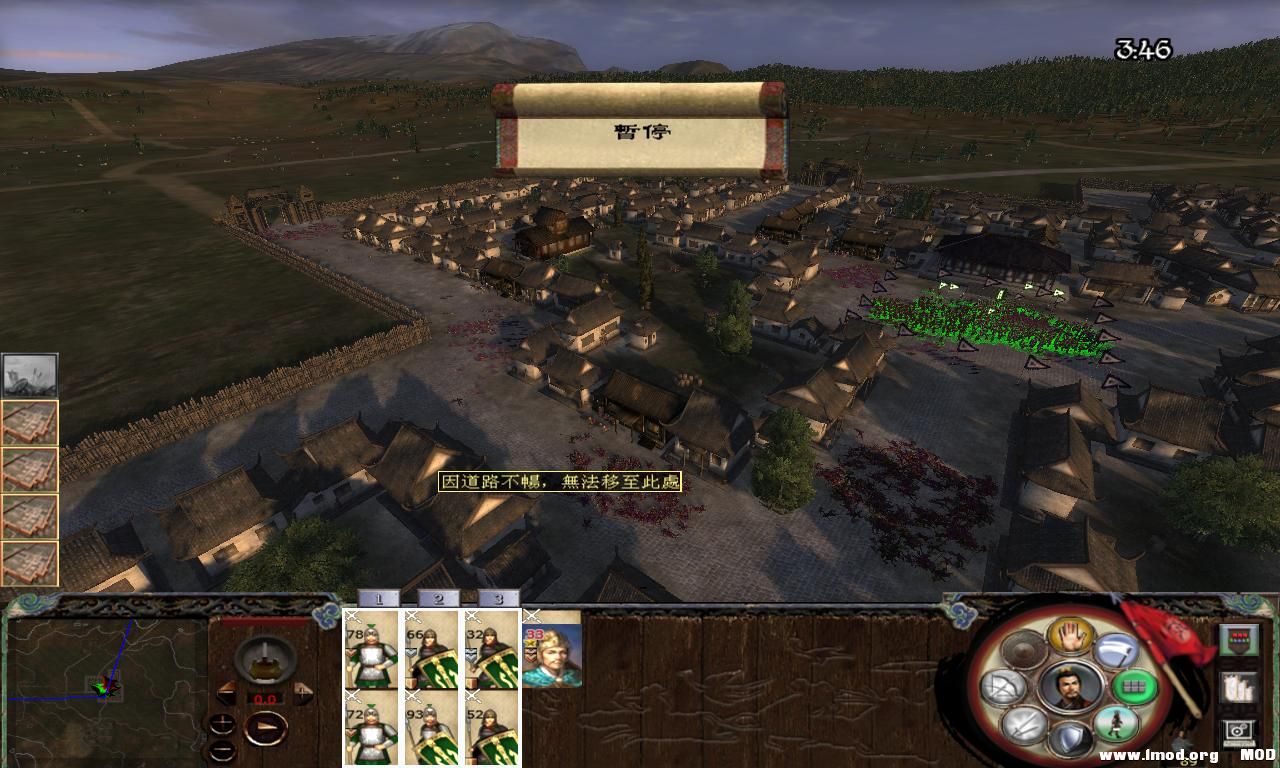The width and height of the screenshot is (1280, 768).
Task: Zoom out the minimap with minus button
Action: point(222,750)
